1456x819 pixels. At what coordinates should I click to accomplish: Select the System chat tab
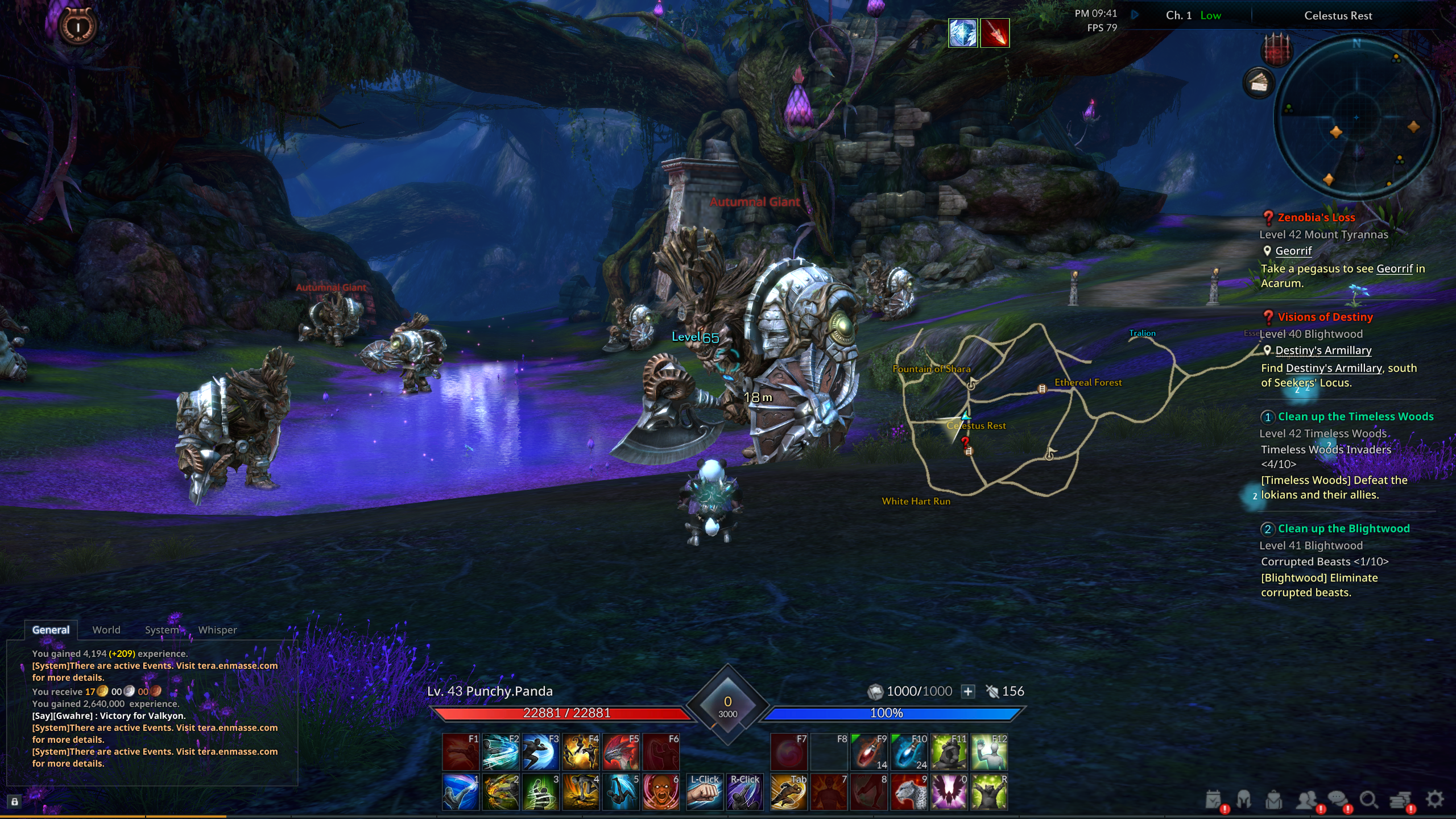click(162, 630)
